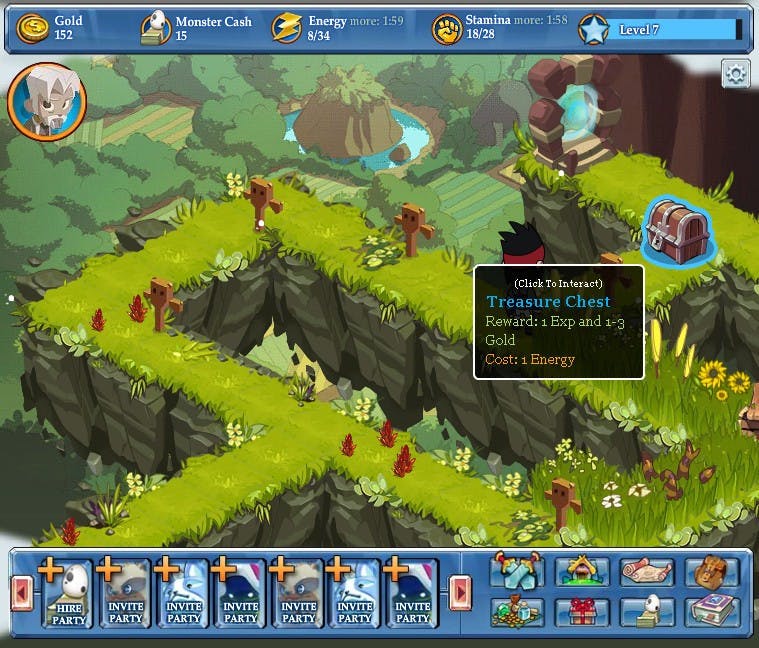Open the treasure pile shop
The image size is (759, 648).
pos(517,612)
